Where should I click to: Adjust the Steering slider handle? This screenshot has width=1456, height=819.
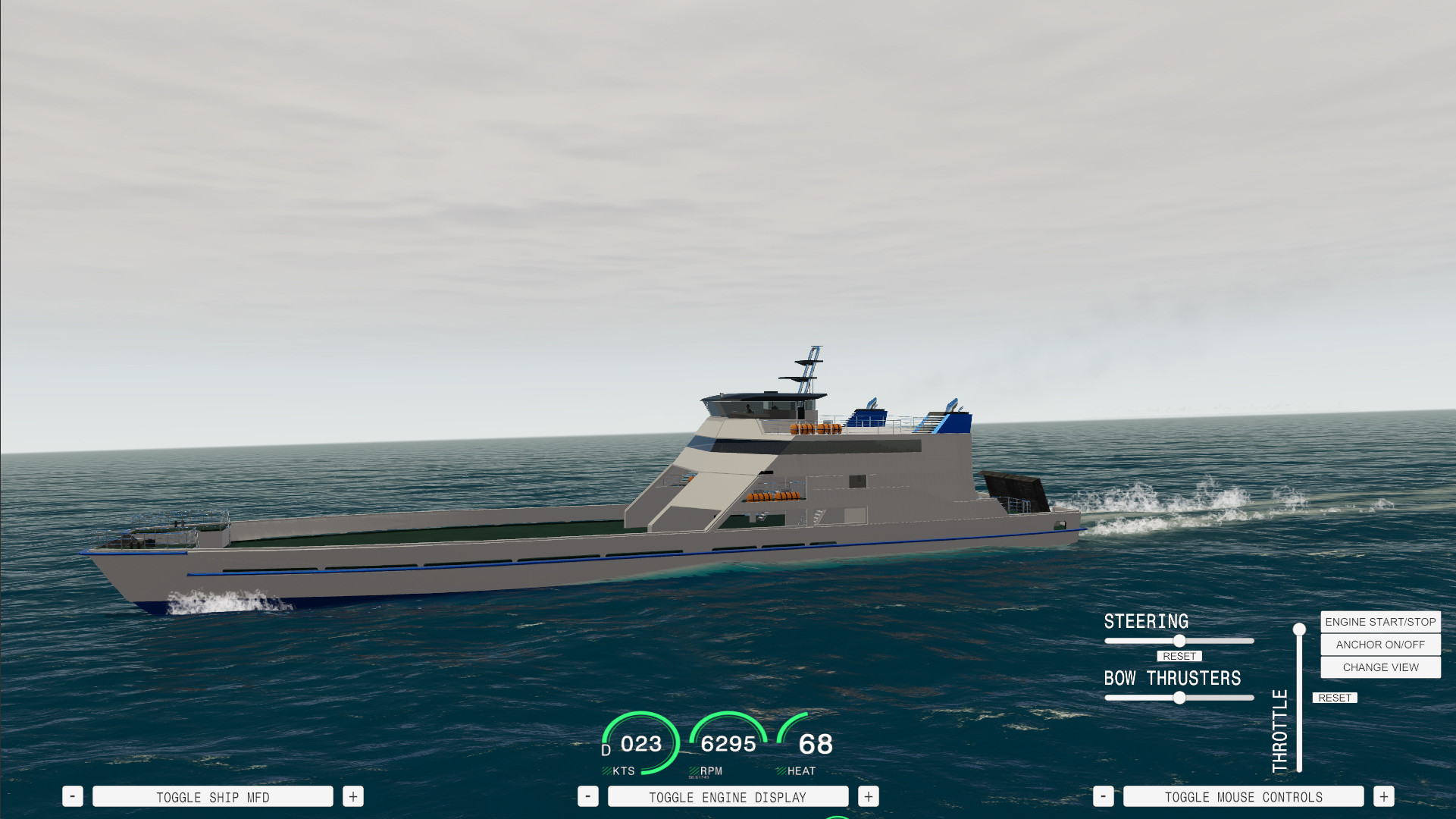pyautogui.click(x=1179, y=641)
